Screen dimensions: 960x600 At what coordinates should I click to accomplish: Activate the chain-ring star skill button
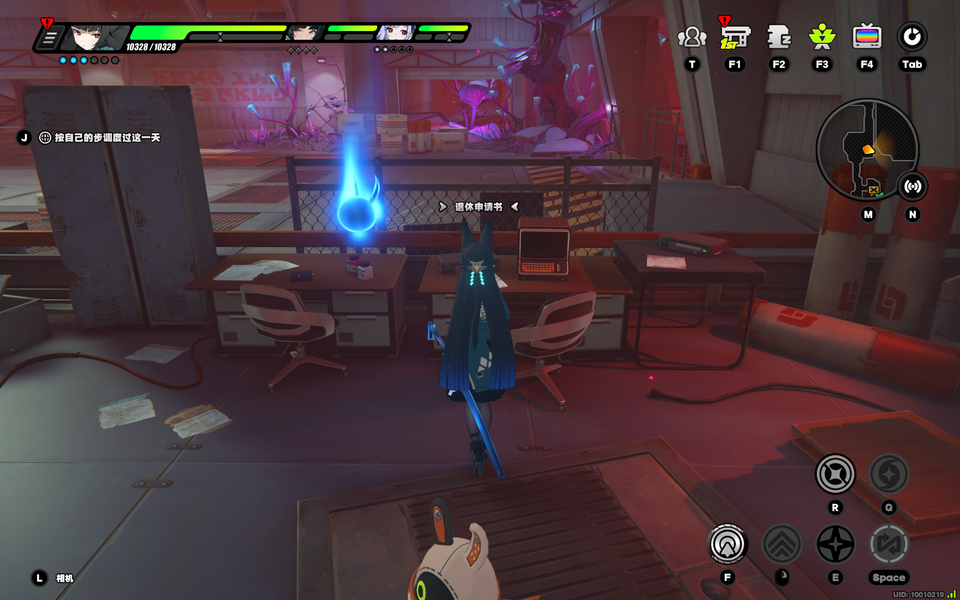click(835, 473)
